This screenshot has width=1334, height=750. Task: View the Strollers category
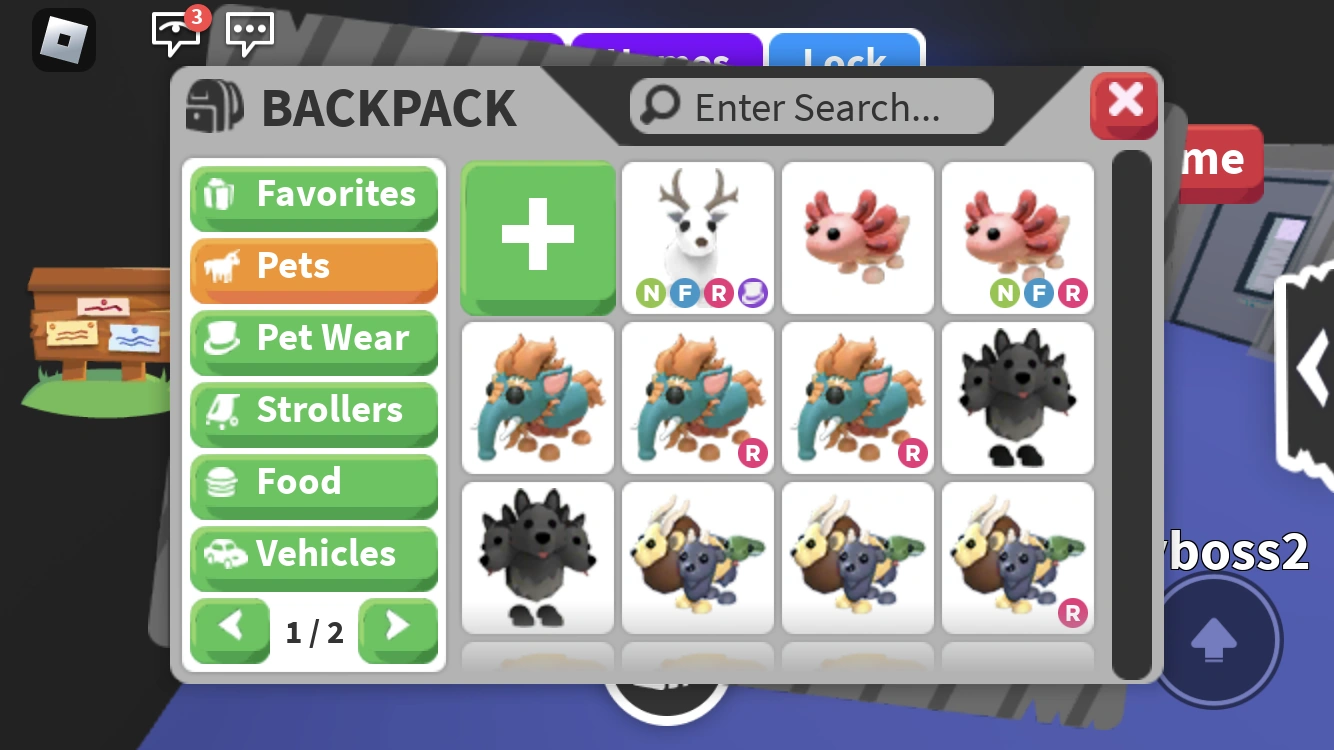314,411
